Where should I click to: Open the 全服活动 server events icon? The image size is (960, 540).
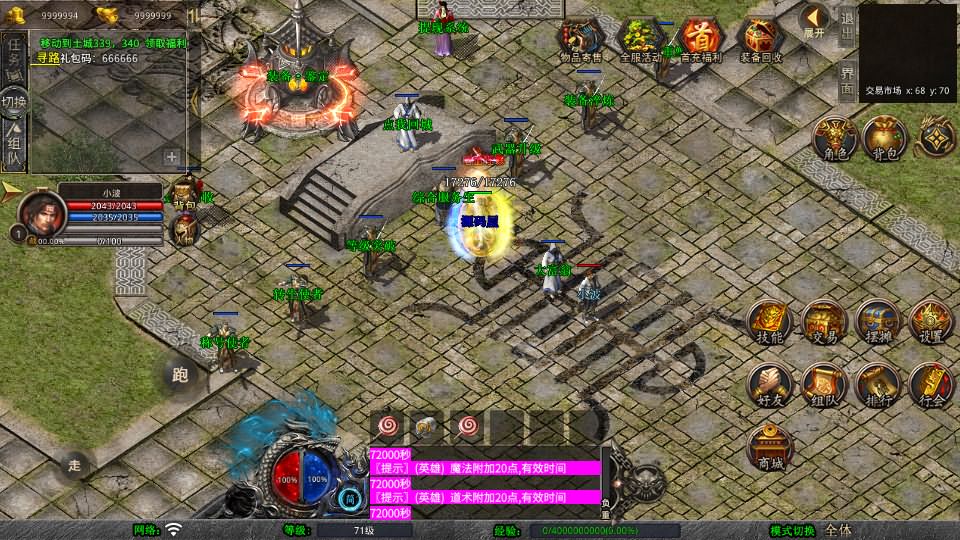point(641,40)
